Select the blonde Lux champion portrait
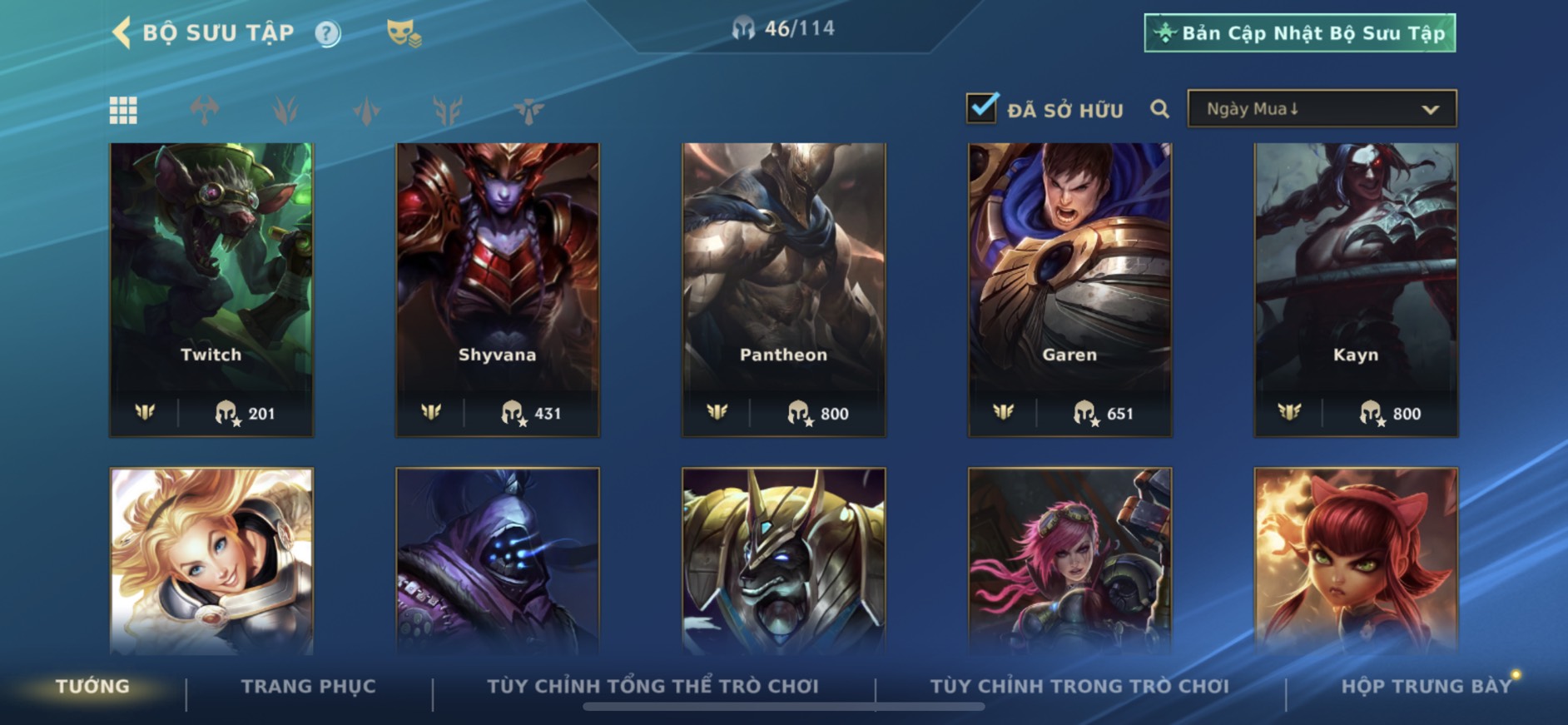 click(x=211, y=559)
